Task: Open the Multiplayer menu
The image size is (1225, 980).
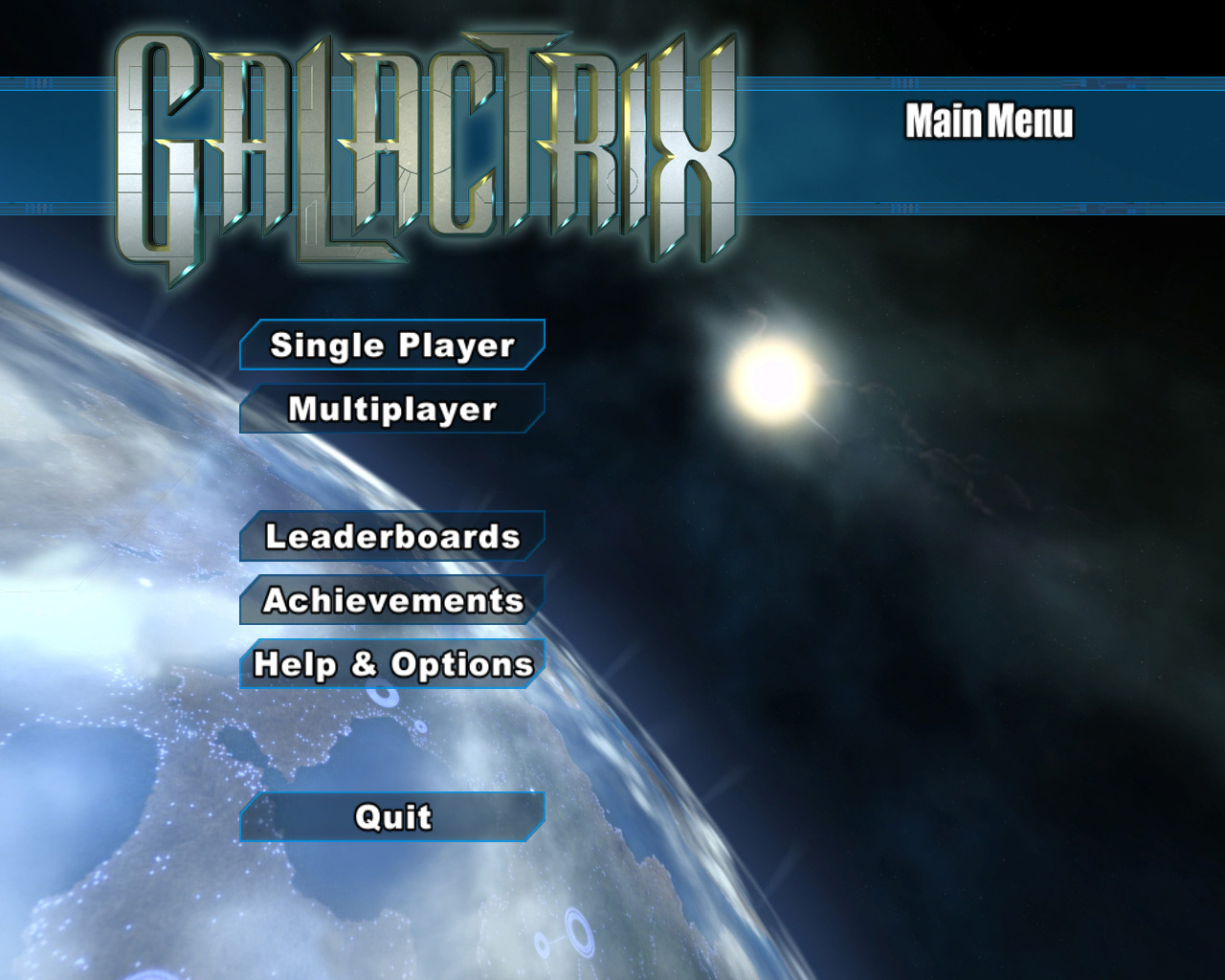Action: (x=392, y=409)
